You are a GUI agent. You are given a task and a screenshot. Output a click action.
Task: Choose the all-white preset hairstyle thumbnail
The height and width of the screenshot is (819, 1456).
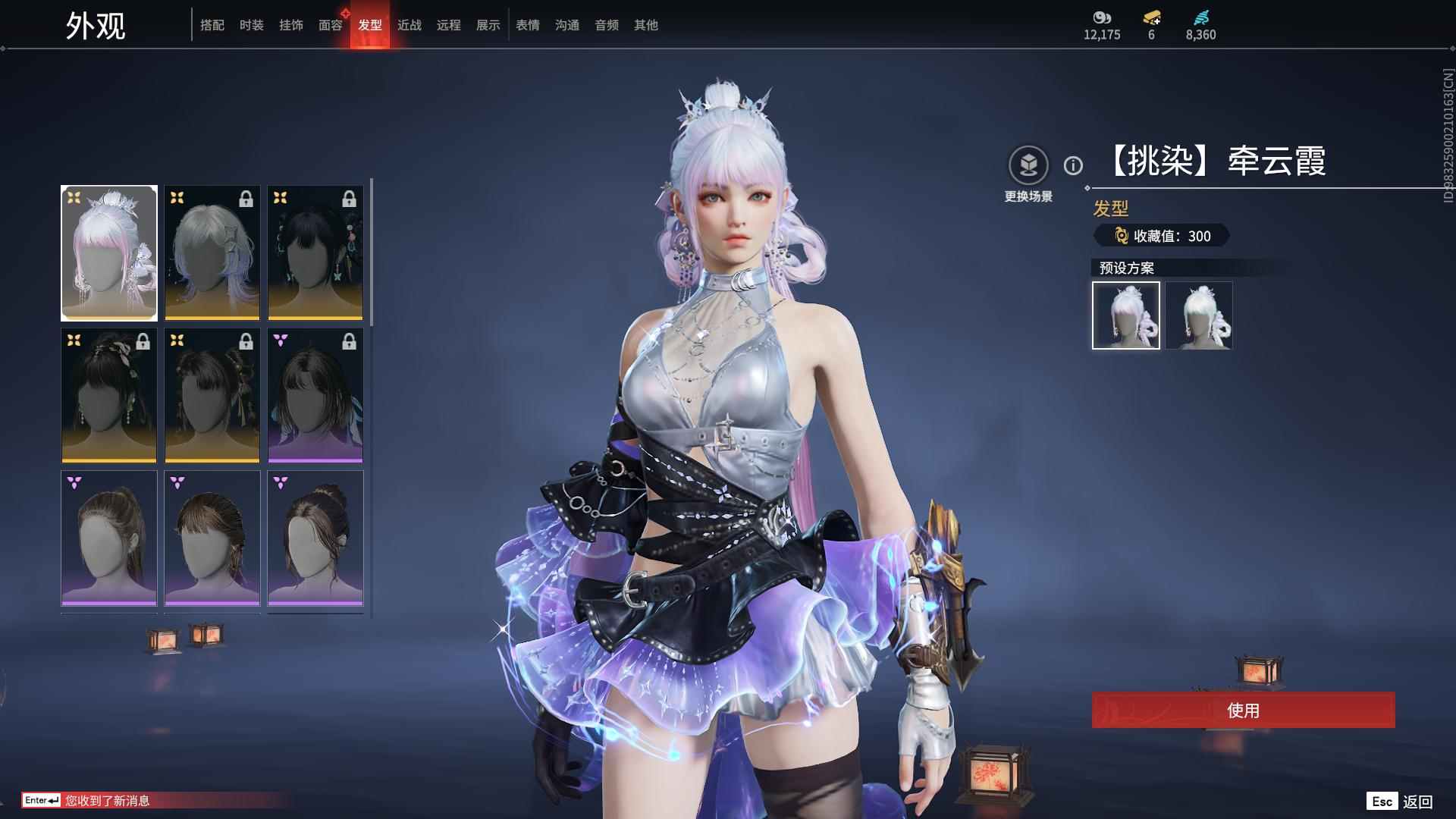click(x=1199, y=315)
